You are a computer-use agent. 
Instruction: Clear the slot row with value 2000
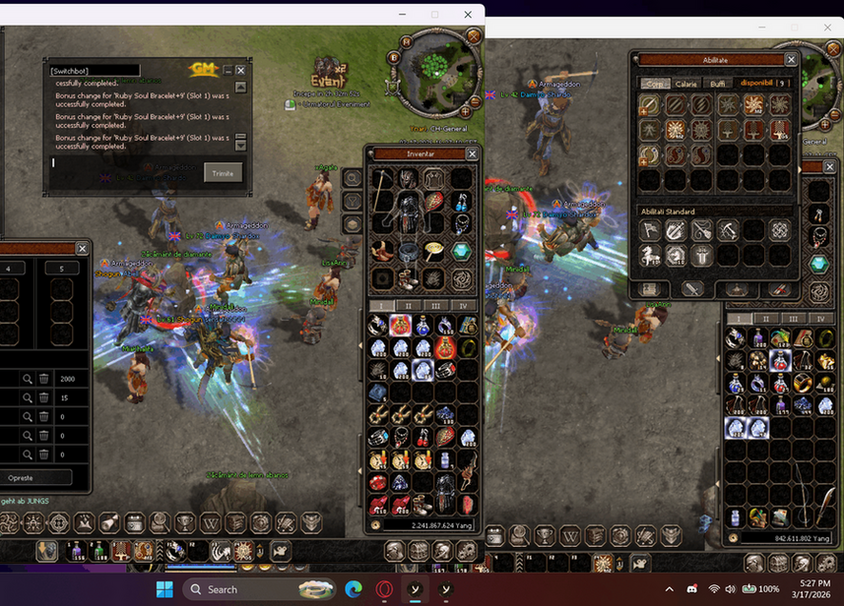tap(44, 379)
